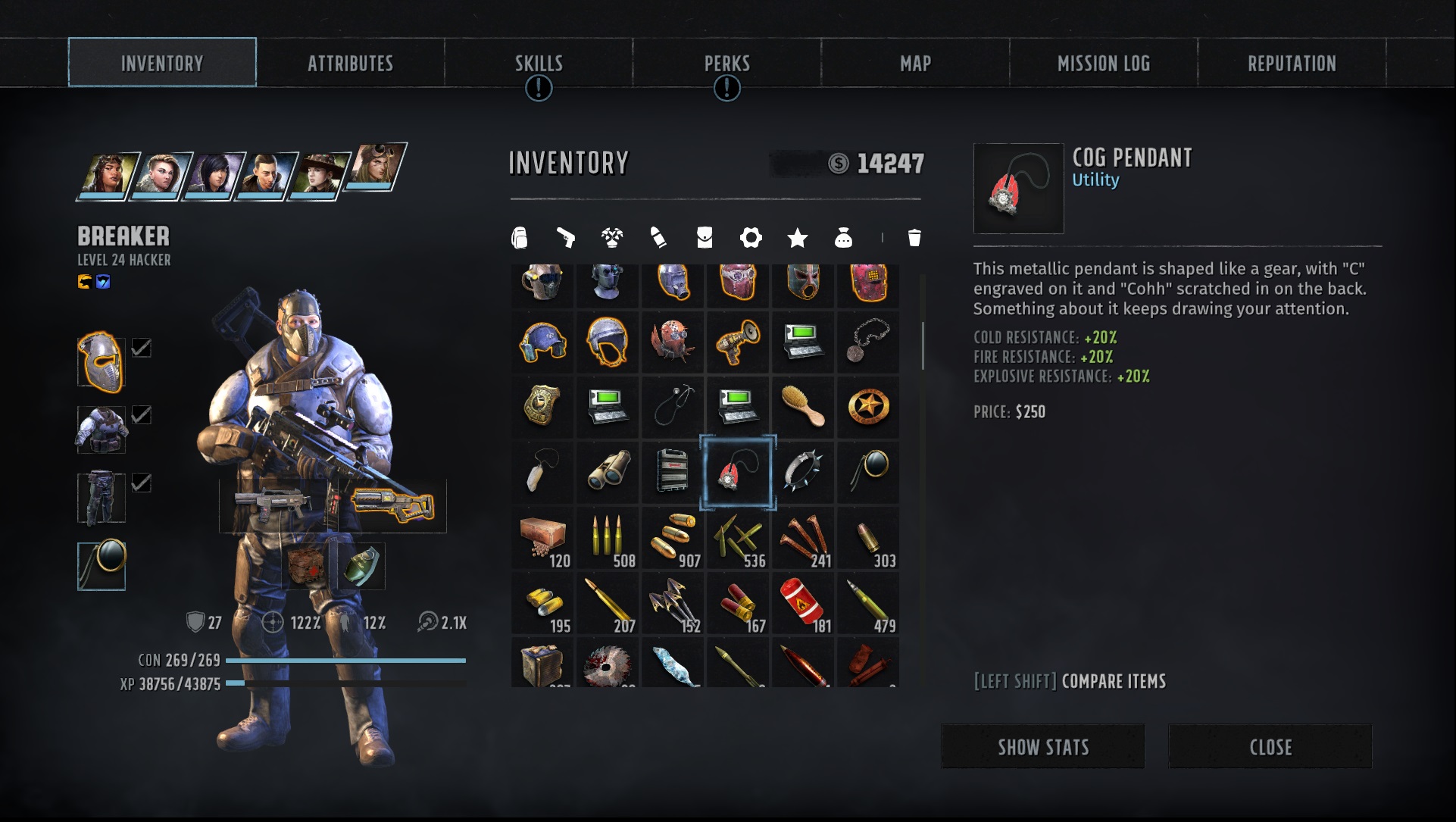Choose the binoculars inventory item
This screenshot has width=1456, height=822.
pyautogui.click(x=608, y=471)
